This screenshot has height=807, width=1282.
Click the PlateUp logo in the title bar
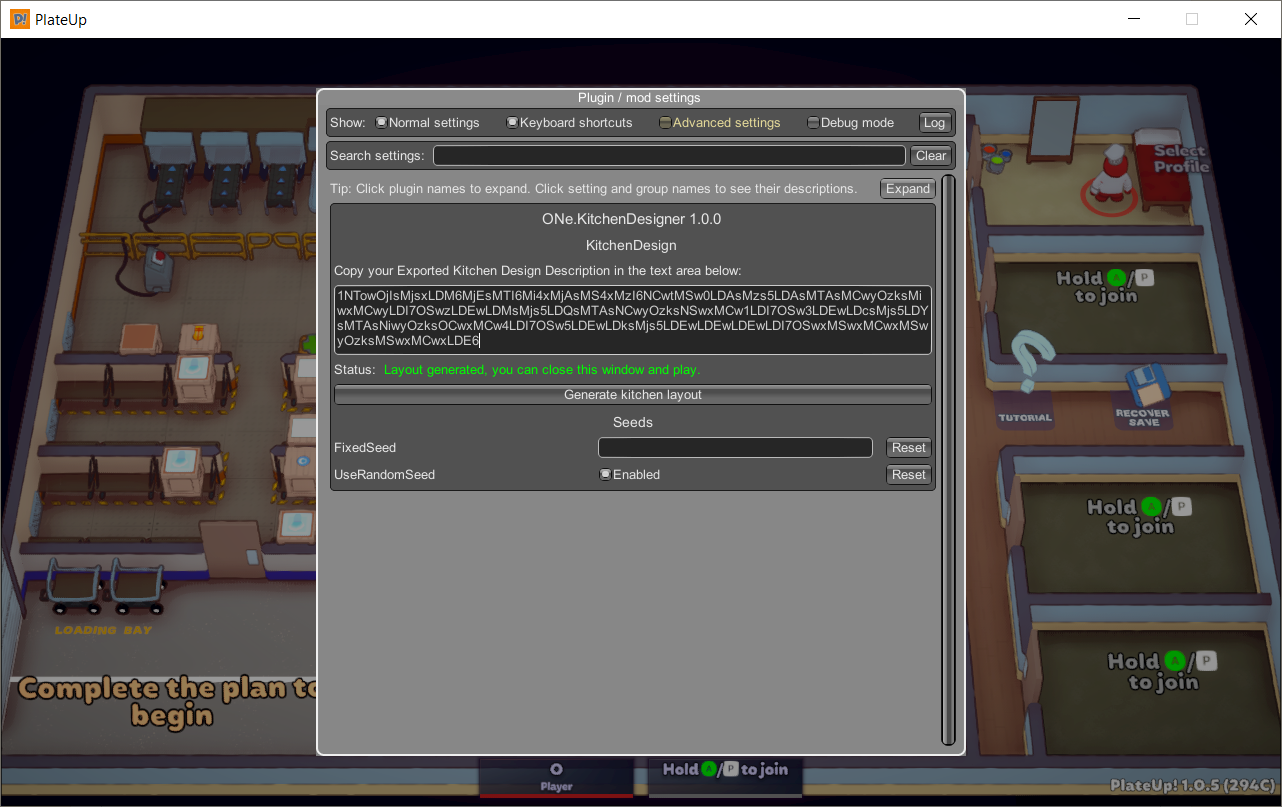coord(18,18)
